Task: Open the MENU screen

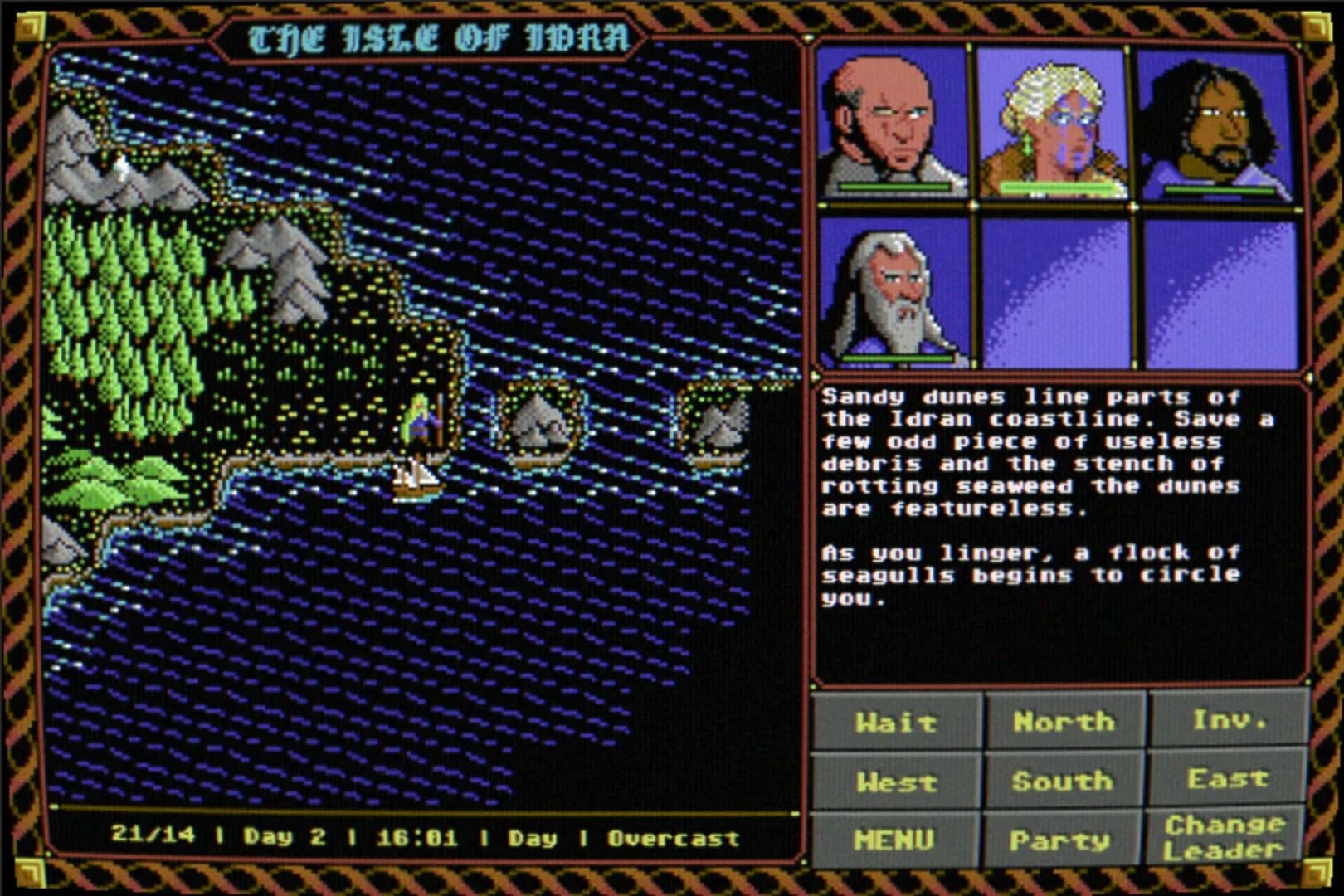Action: click(x=898, y=839)
